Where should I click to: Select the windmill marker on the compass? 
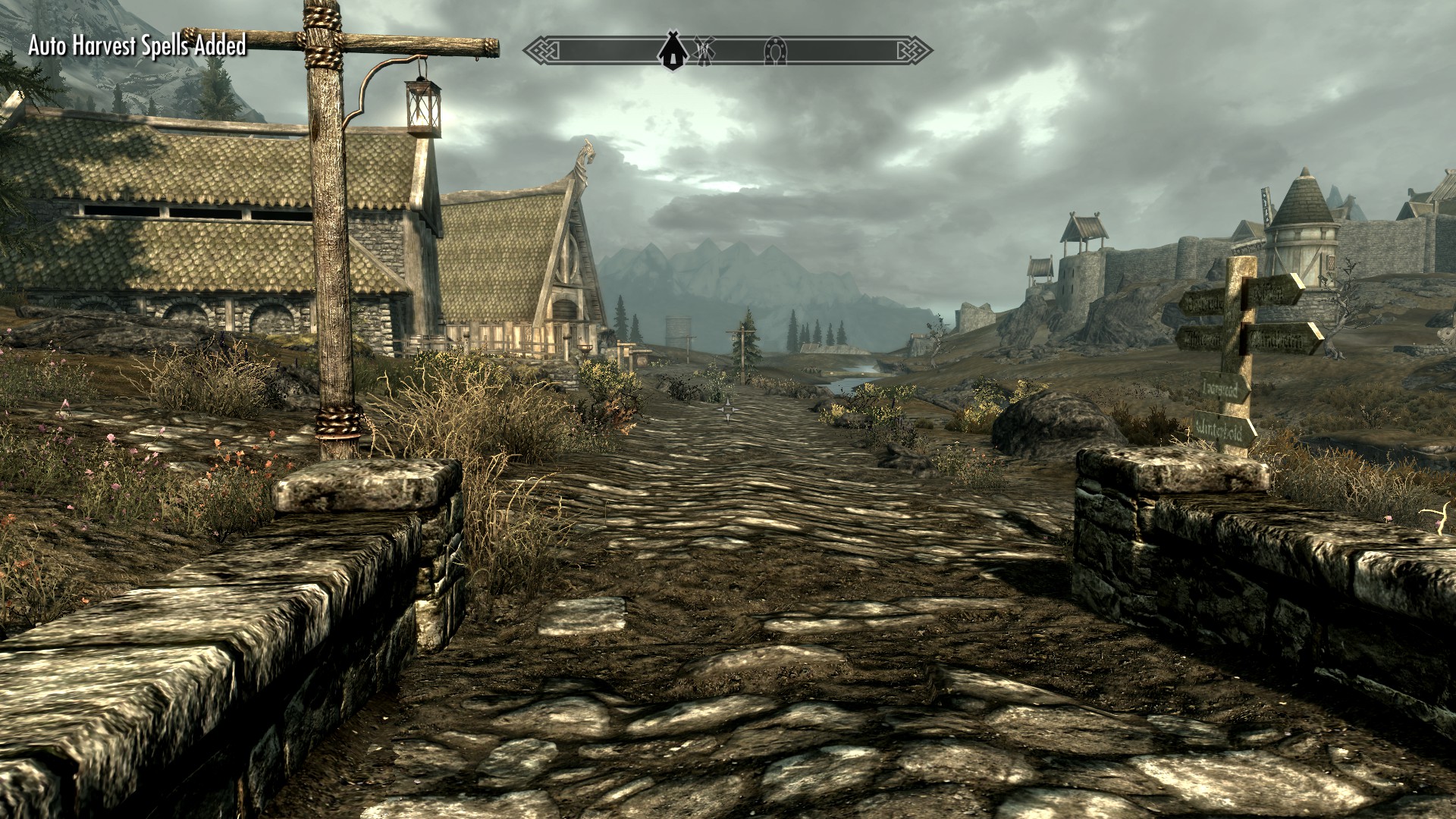(704, 50)
